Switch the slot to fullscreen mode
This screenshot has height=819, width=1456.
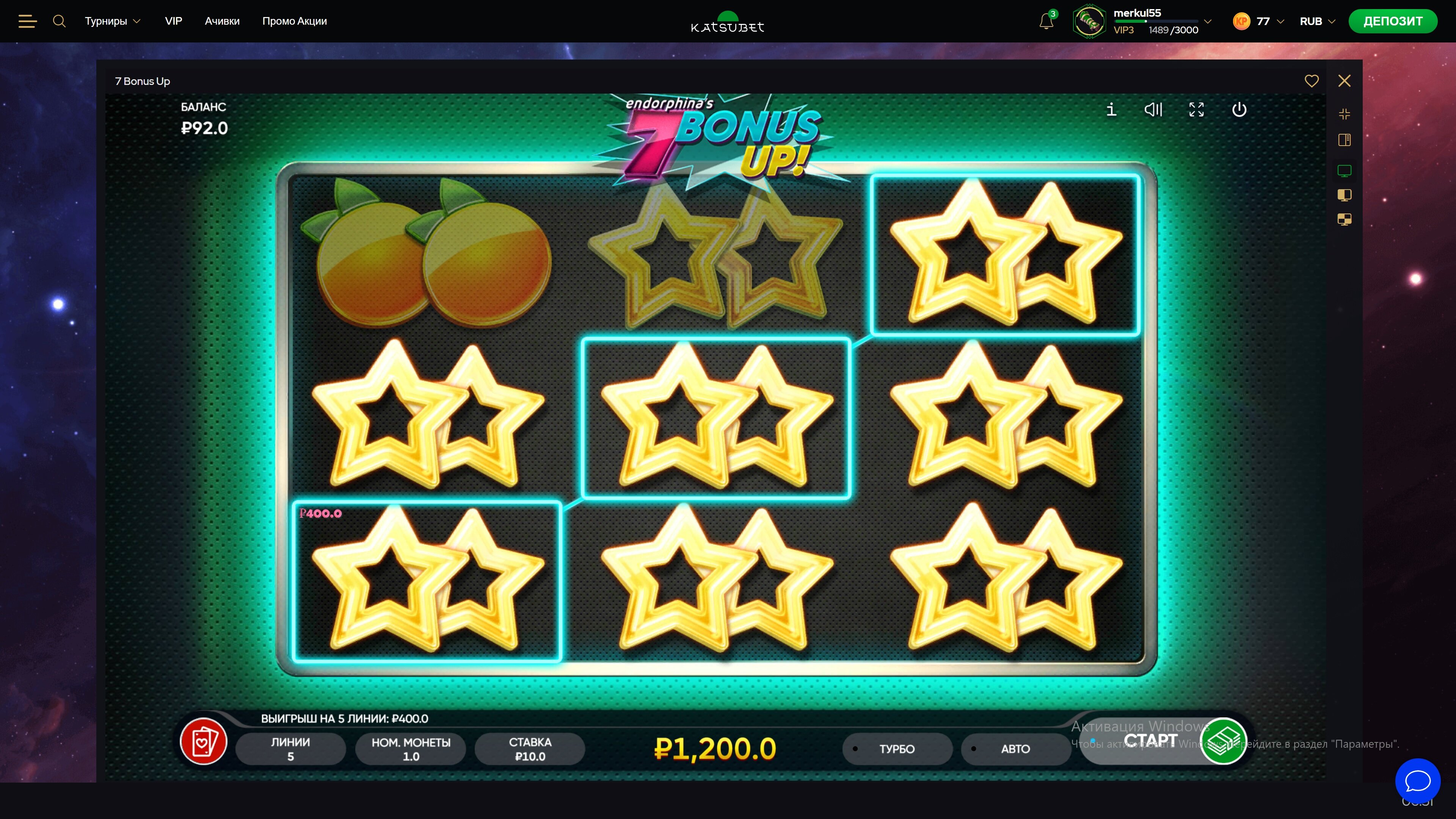[1196, 109]
